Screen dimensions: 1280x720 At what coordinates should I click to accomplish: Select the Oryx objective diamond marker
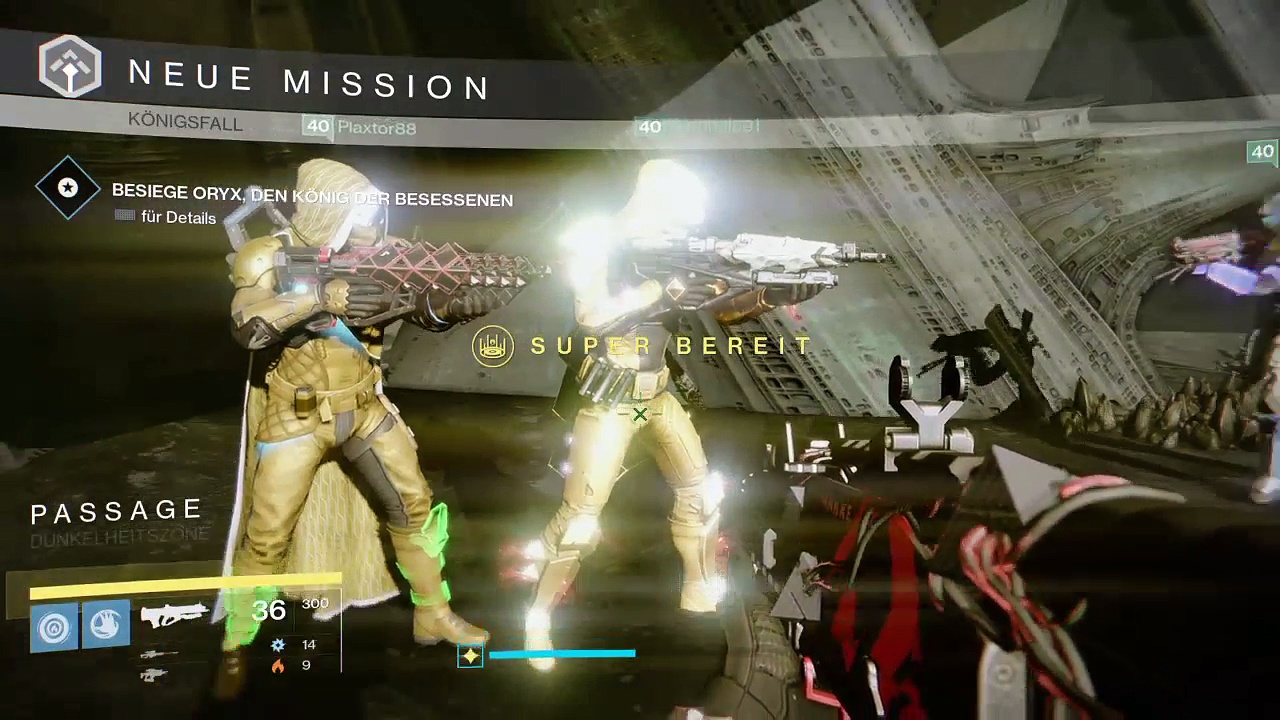click(x=68, y=187)
